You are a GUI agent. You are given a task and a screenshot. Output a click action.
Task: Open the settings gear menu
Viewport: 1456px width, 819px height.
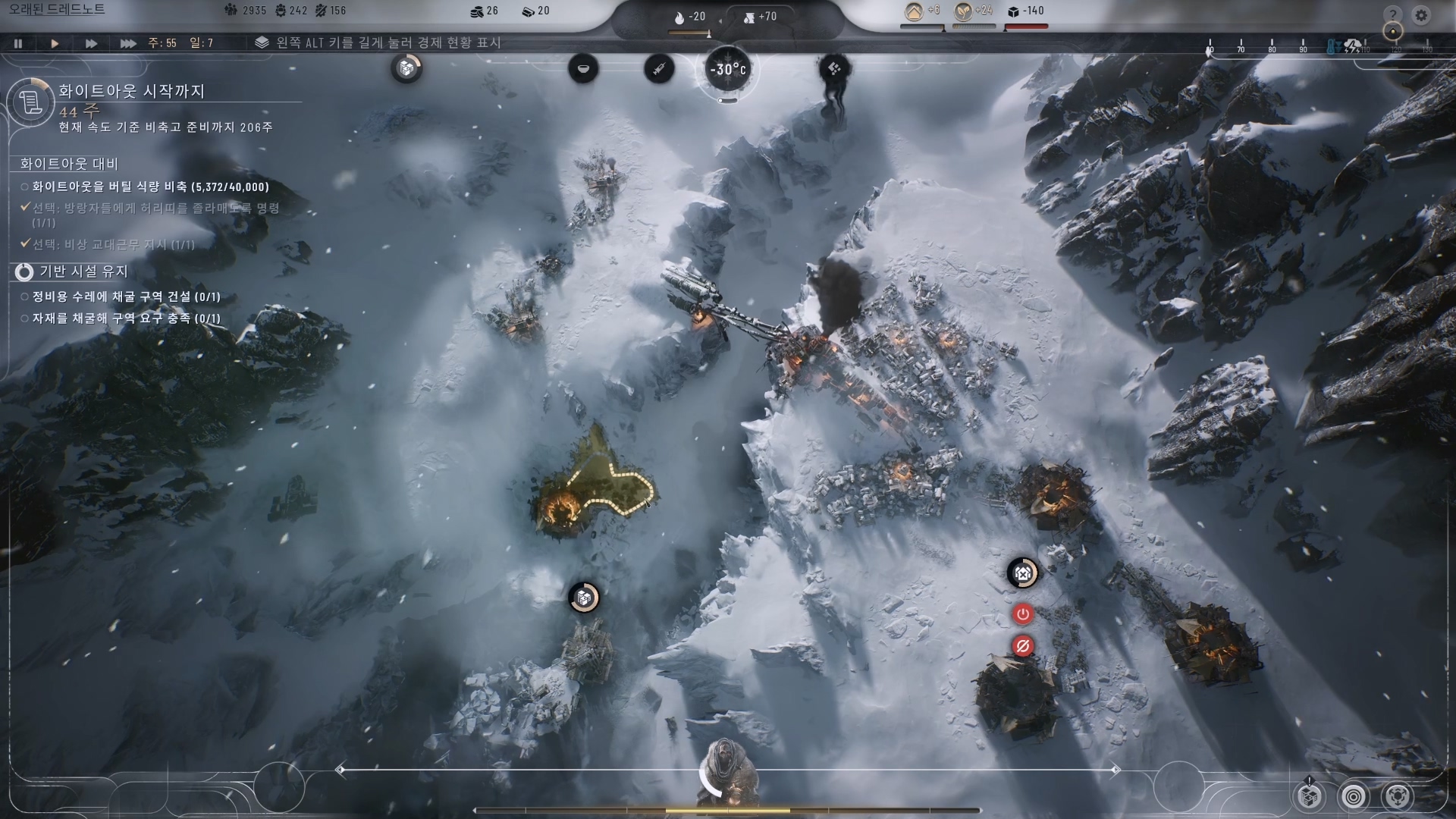[1421, 15]
